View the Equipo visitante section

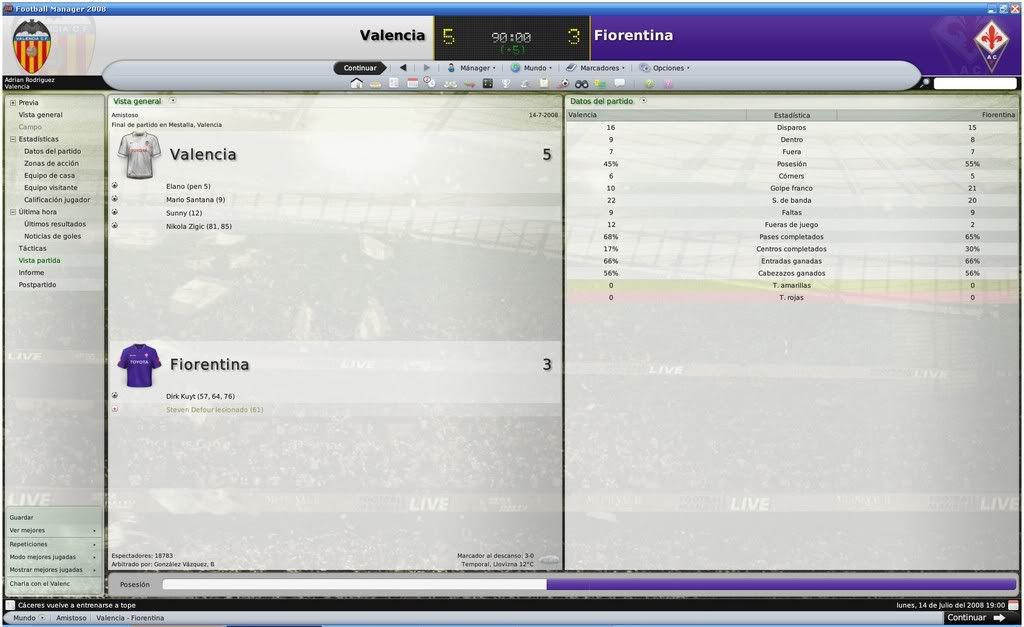51,187
